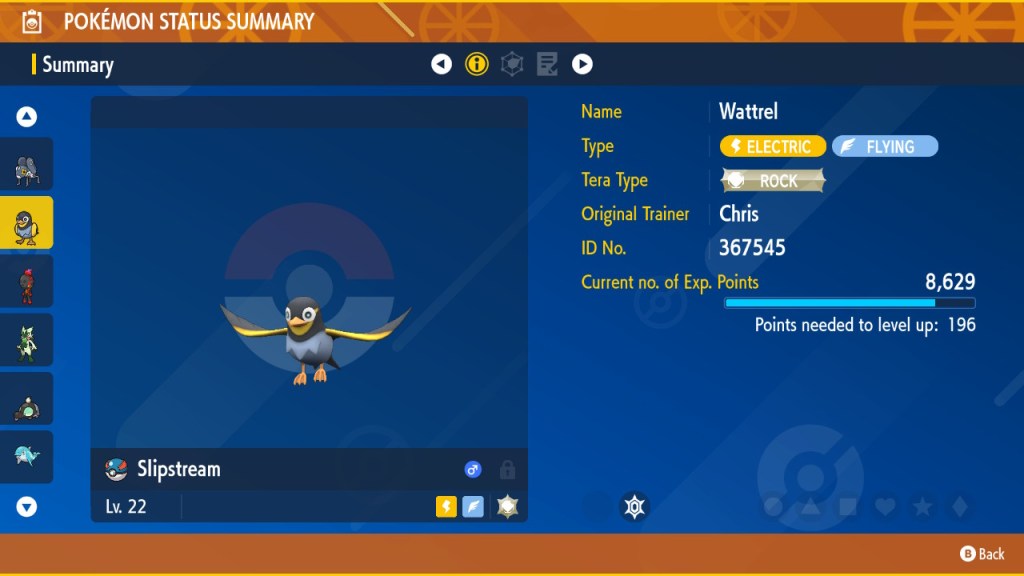The image size is (1024, 576).
Task: Move down the party list arrow
Action: [27, 507]
